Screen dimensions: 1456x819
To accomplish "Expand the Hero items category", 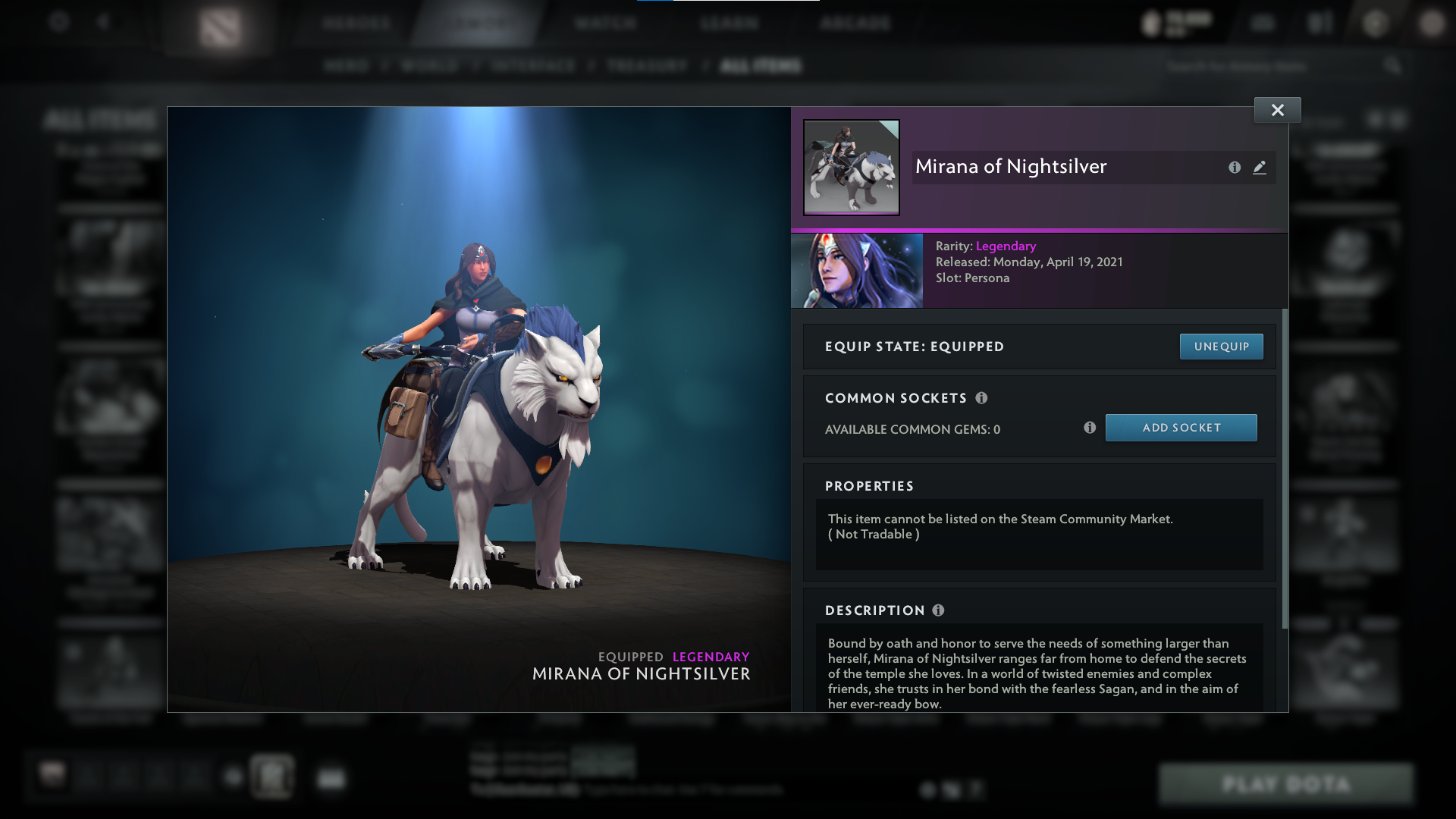I will pos(347,66).
